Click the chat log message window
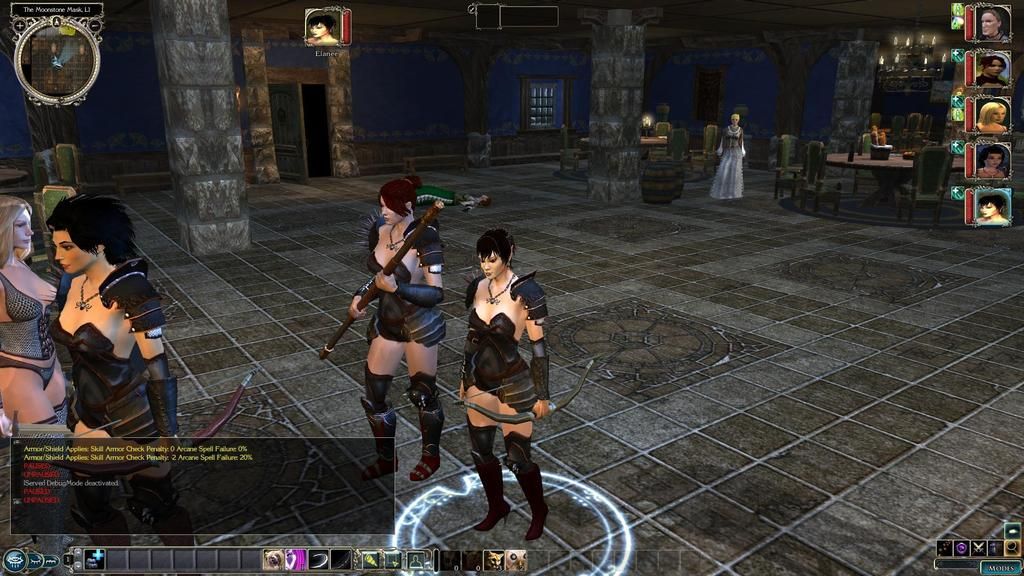1024x576 pixels. [200, 485]
